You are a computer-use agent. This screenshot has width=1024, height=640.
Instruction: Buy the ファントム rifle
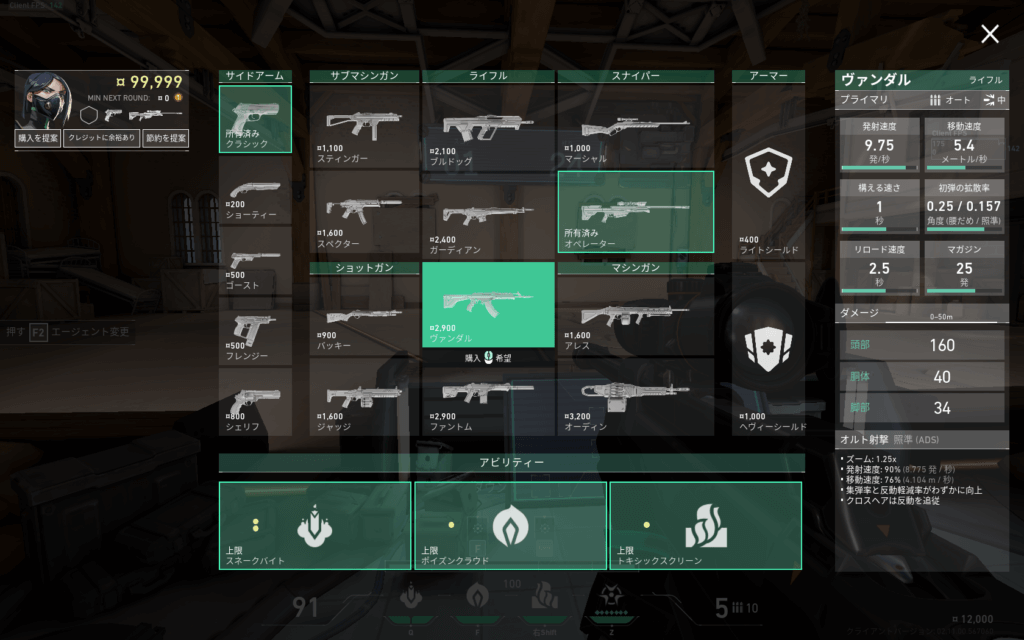click(x=488, y=397)
